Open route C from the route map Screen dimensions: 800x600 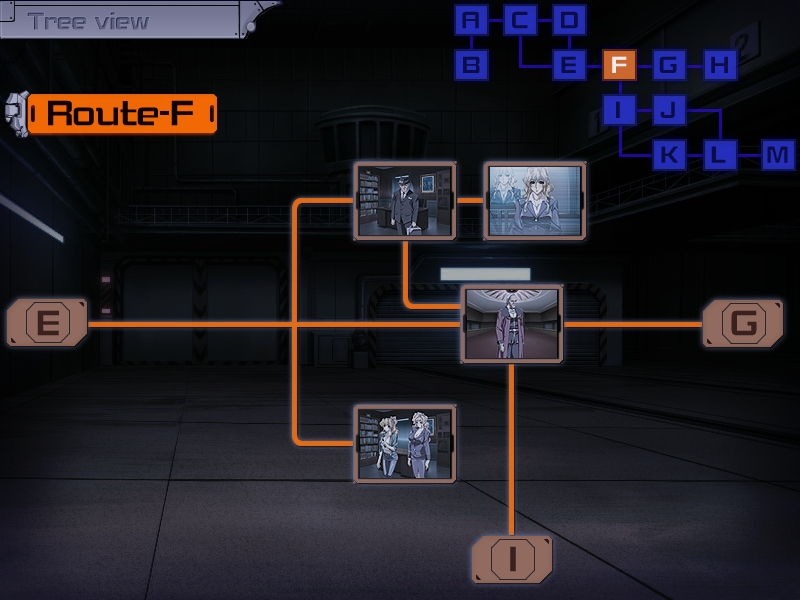(x=520, y=20)
